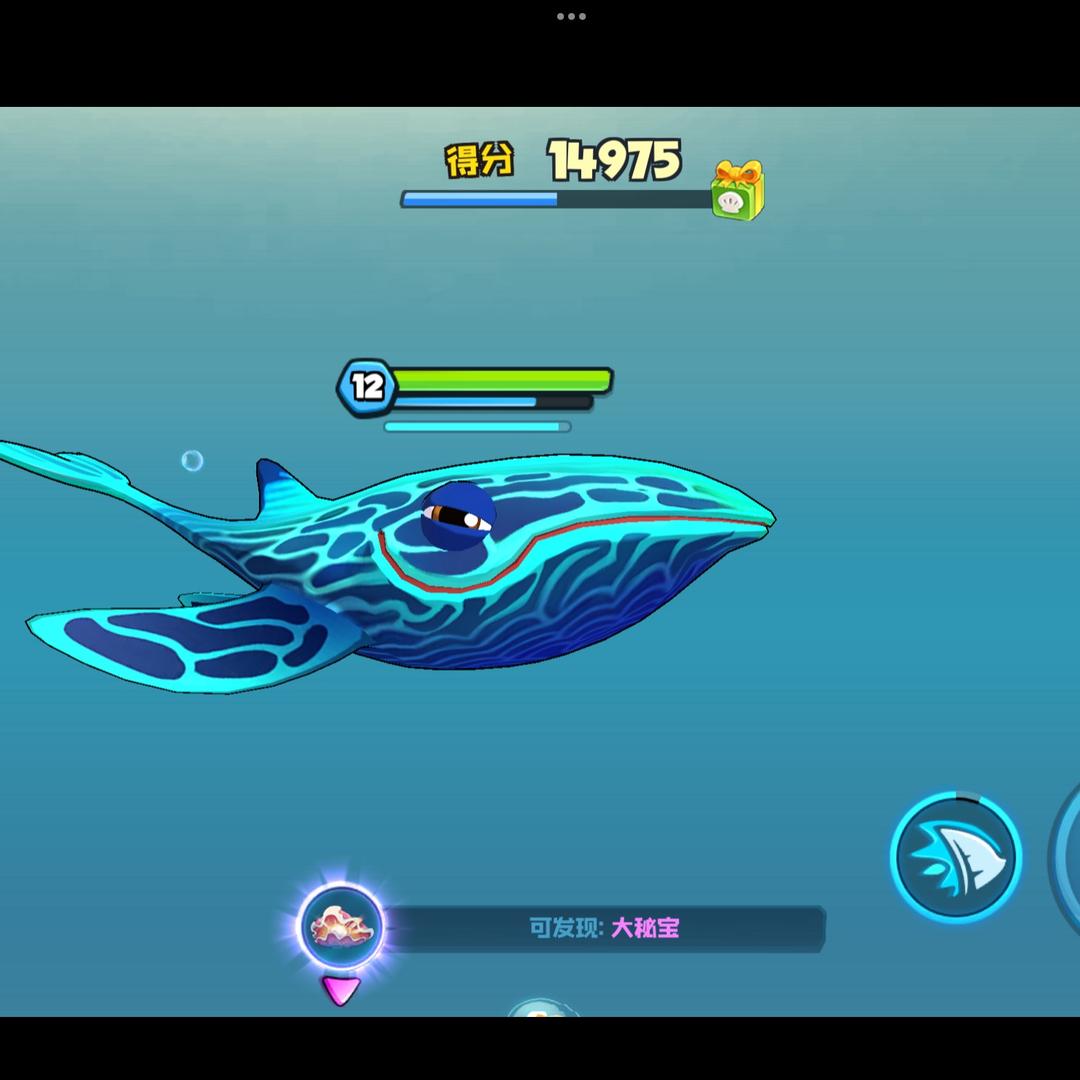Open the three-dot menu at top

pyautogui.click(x=571, y=16)
